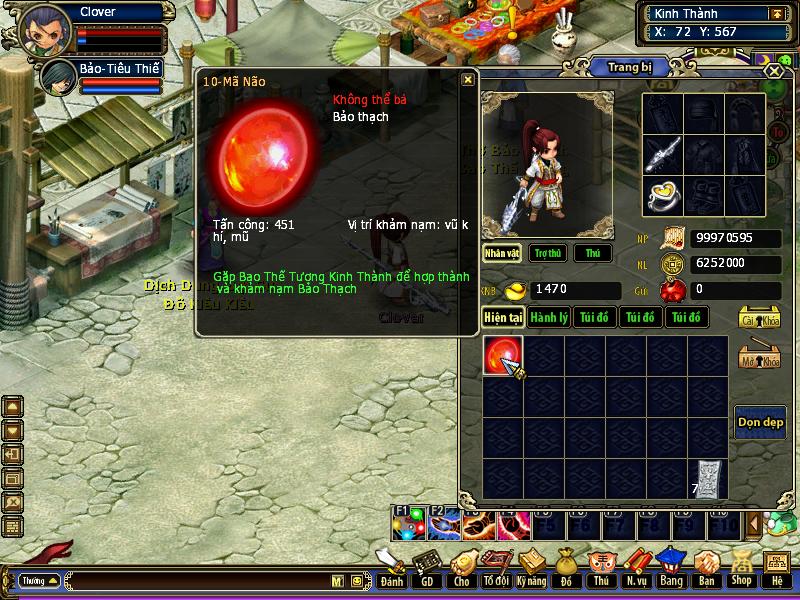
Task: Click the Mở Khóa unlock button
Action: coord(760,358)
